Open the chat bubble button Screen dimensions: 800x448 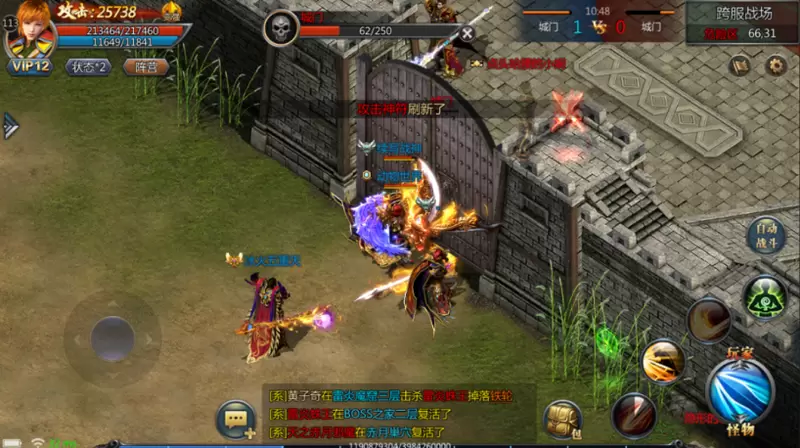tap(237, 420)
